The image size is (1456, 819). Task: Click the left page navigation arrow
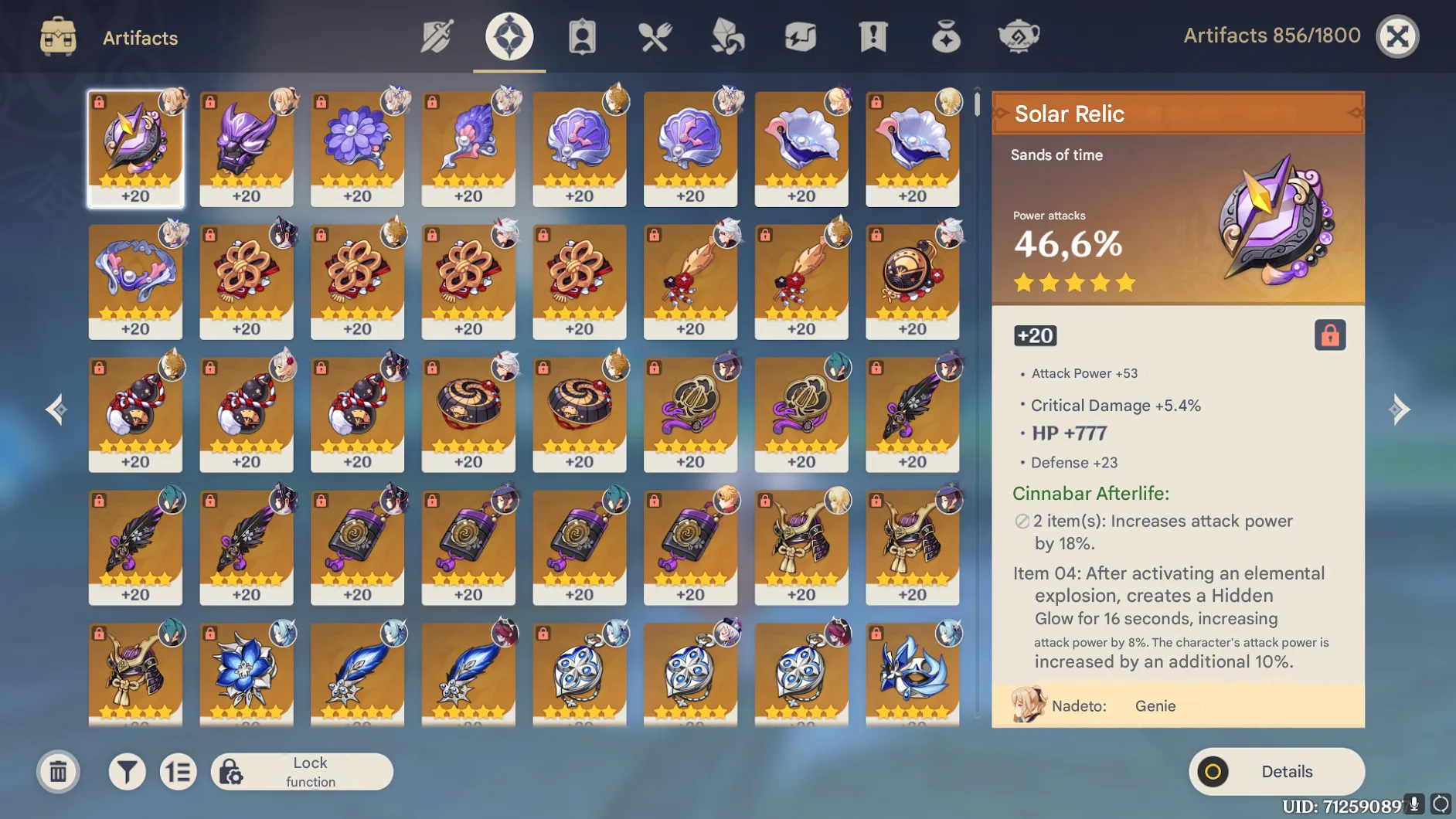tap(56, 409)
